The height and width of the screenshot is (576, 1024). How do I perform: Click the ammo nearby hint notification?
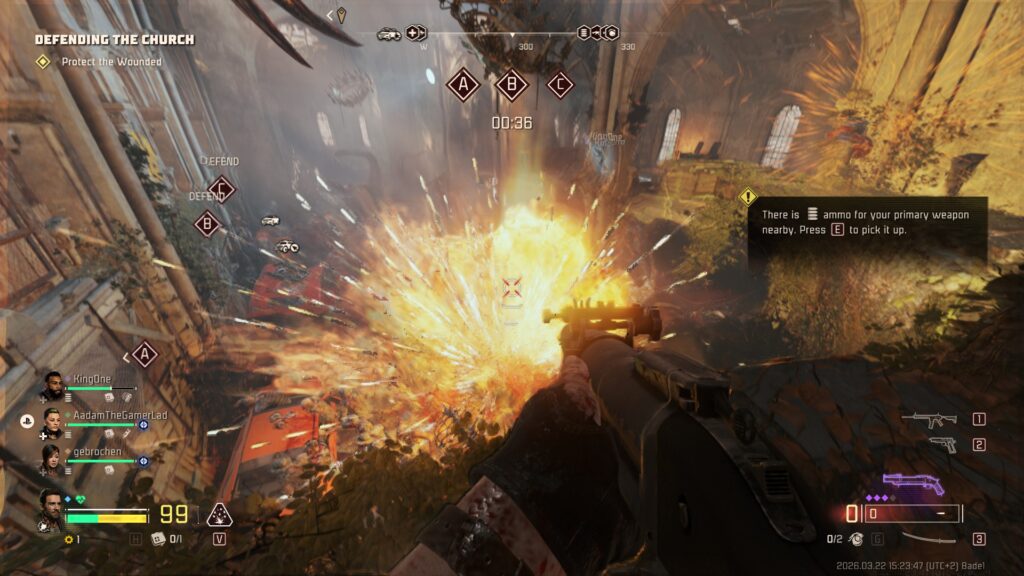[867, 222]
